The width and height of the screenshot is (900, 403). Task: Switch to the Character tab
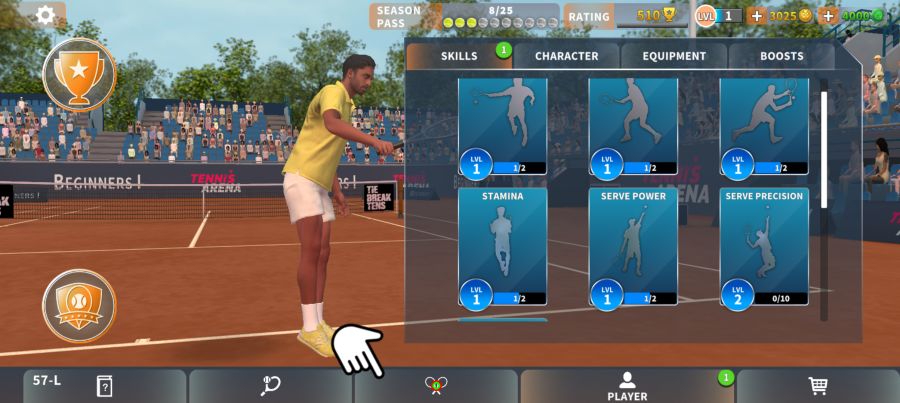[566, 56]
